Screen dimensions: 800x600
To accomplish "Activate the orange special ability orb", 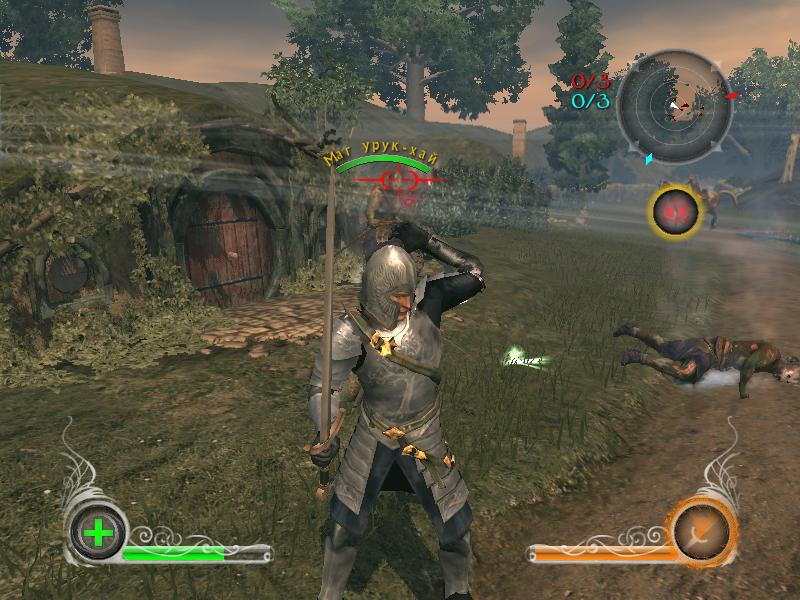I will click(x=704, y=532).
